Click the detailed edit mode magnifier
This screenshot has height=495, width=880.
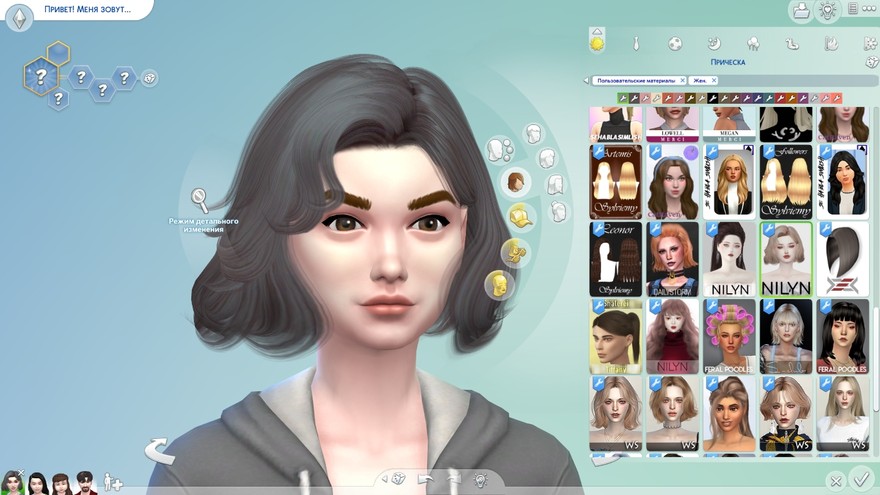tap(200, 197)
